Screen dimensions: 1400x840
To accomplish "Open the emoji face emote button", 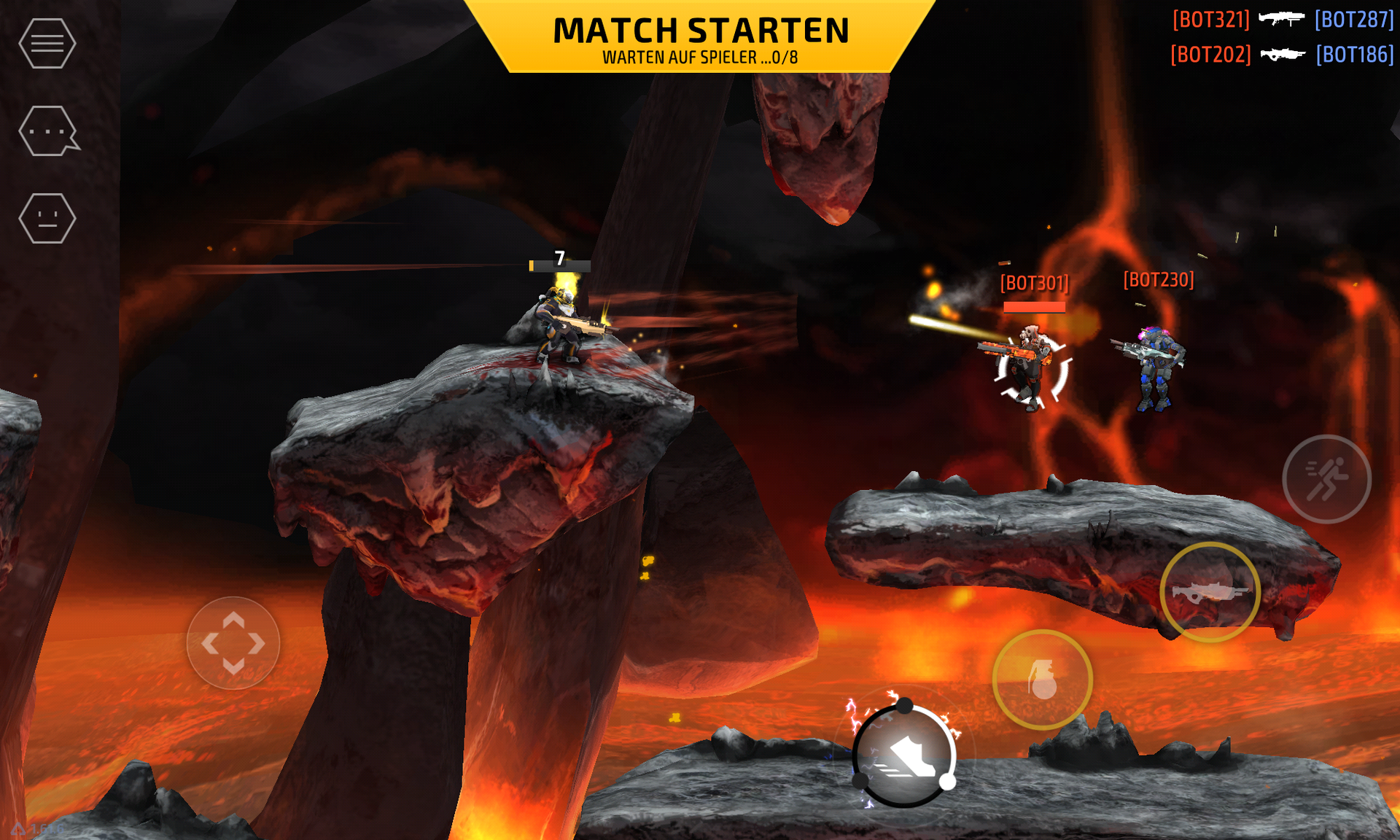I will pyautogui.click(x=47, y=218).
